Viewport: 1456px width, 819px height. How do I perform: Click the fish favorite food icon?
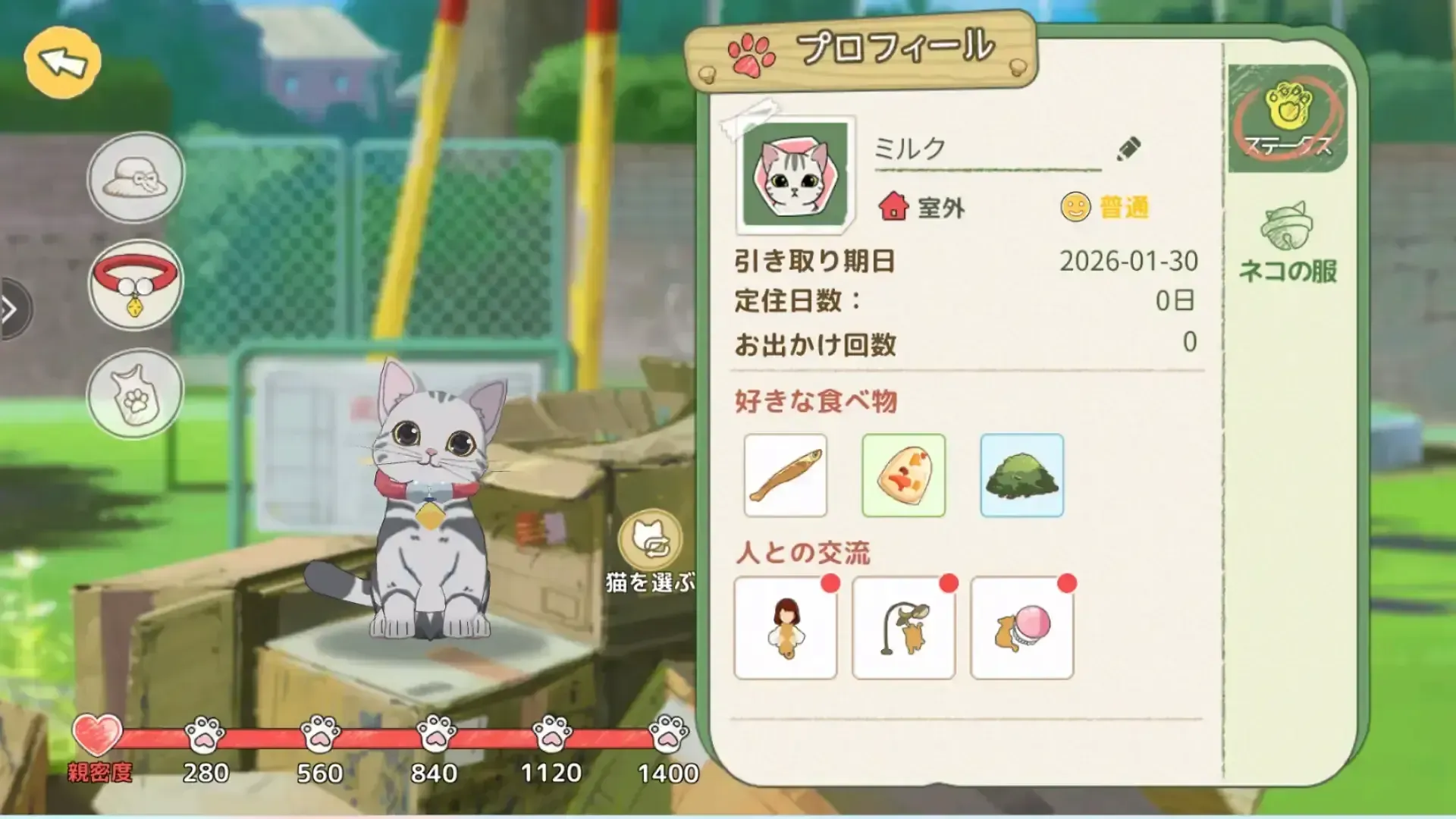pos(786,475)
